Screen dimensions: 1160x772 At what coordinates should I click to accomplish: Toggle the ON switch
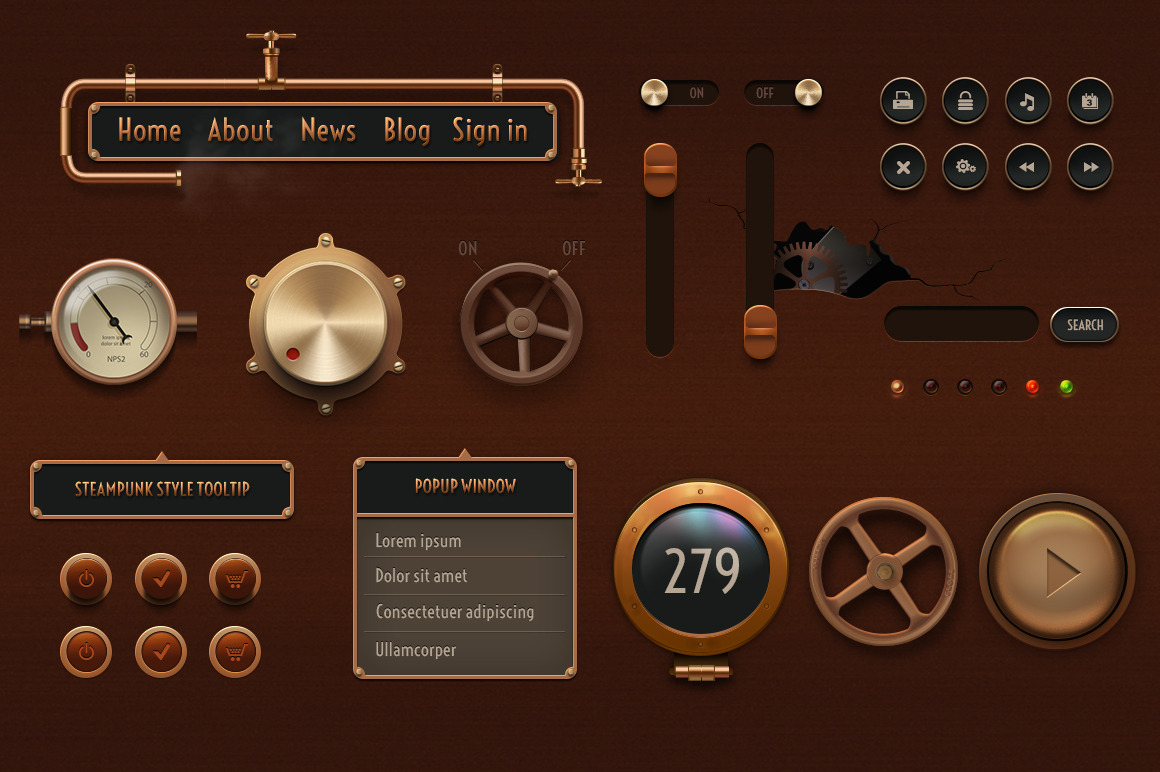click(x=679, y=93)
